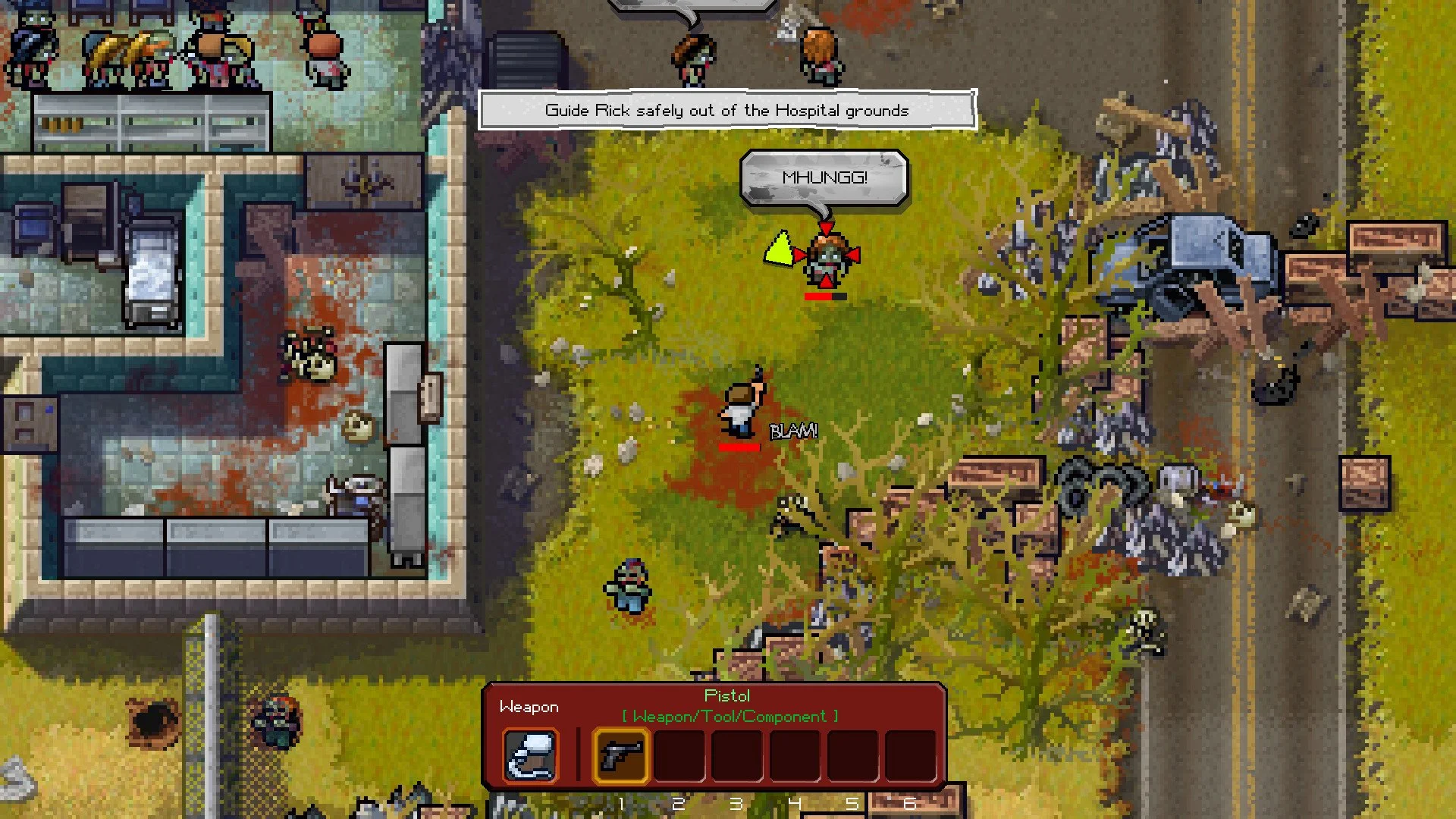This screenshot has width=1456, height=819.
Task: Click the Weapon/Tool/Component header label
Action: click(726, 716)
